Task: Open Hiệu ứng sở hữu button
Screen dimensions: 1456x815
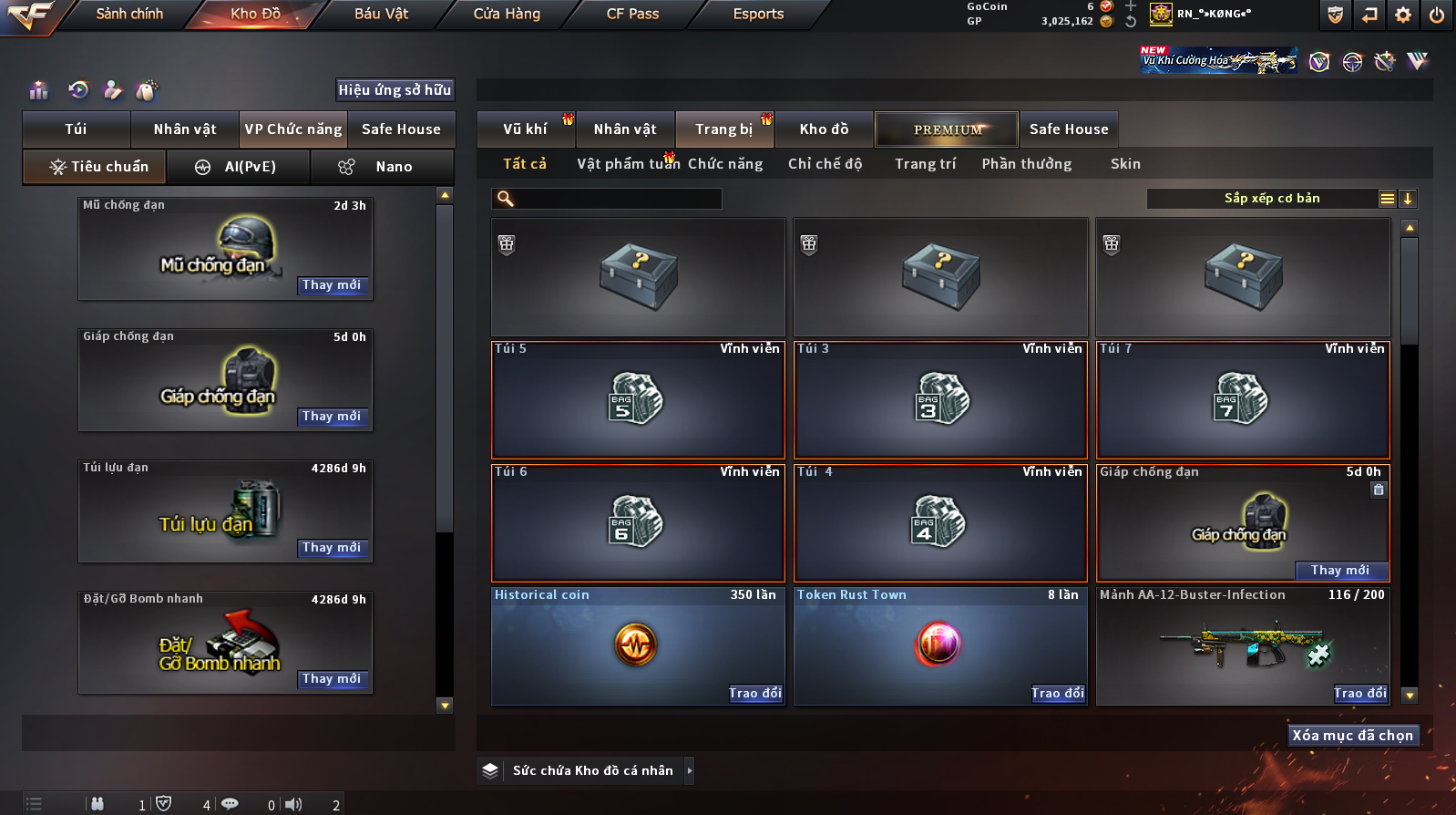Action: [x=395, y=90]
